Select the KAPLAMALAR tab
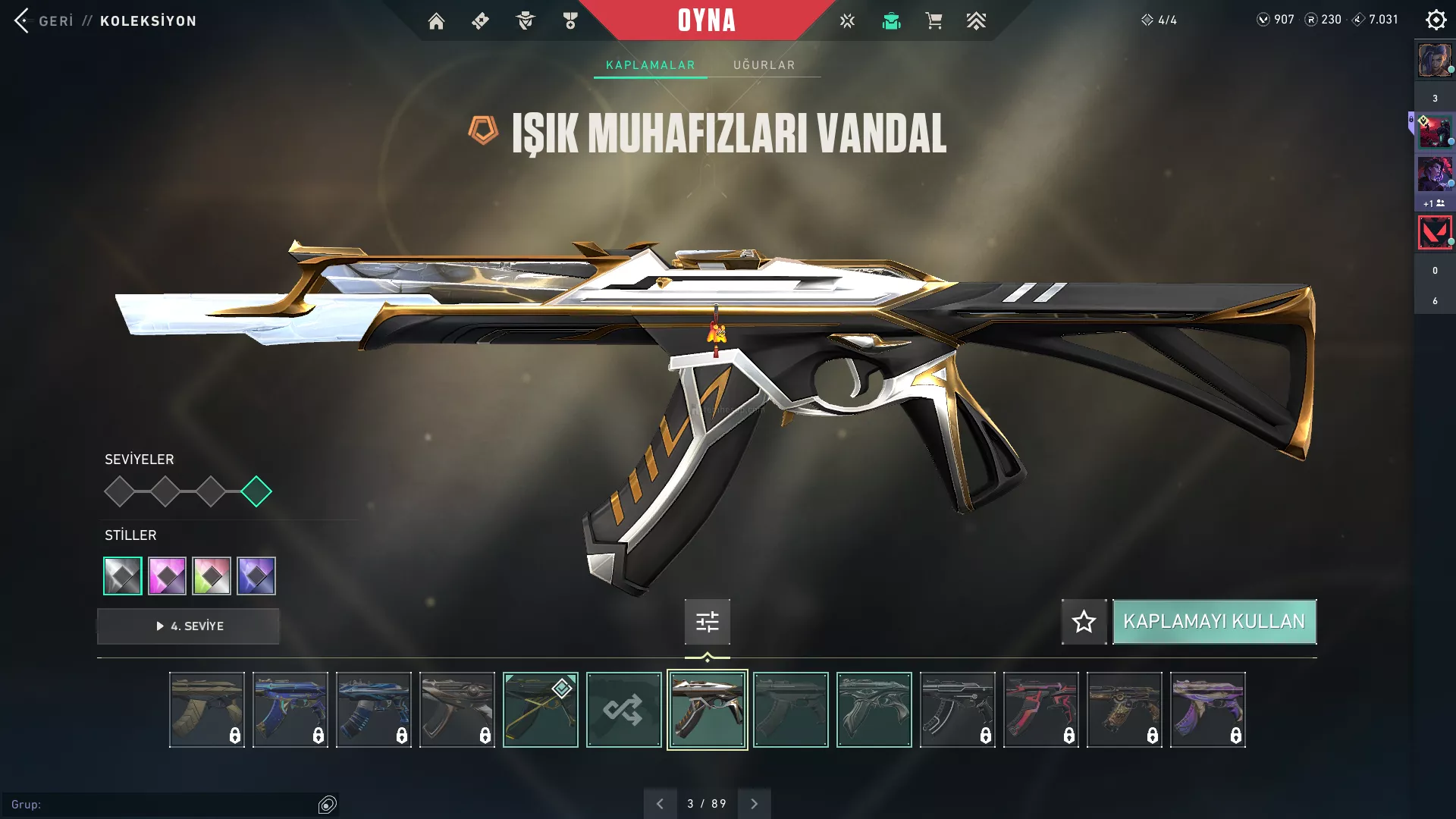Image resolution: width=1456 pixels, height=819 pixels. [650, 65]
